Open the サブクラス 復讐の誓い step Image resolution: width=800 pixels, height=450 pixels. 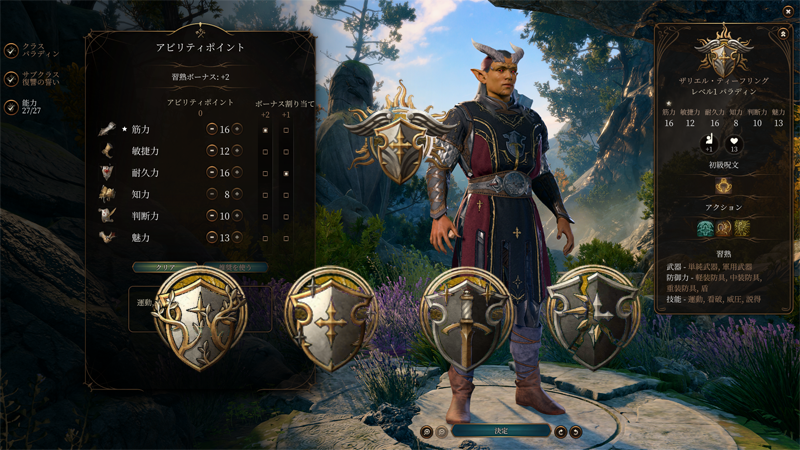point(11,79)
